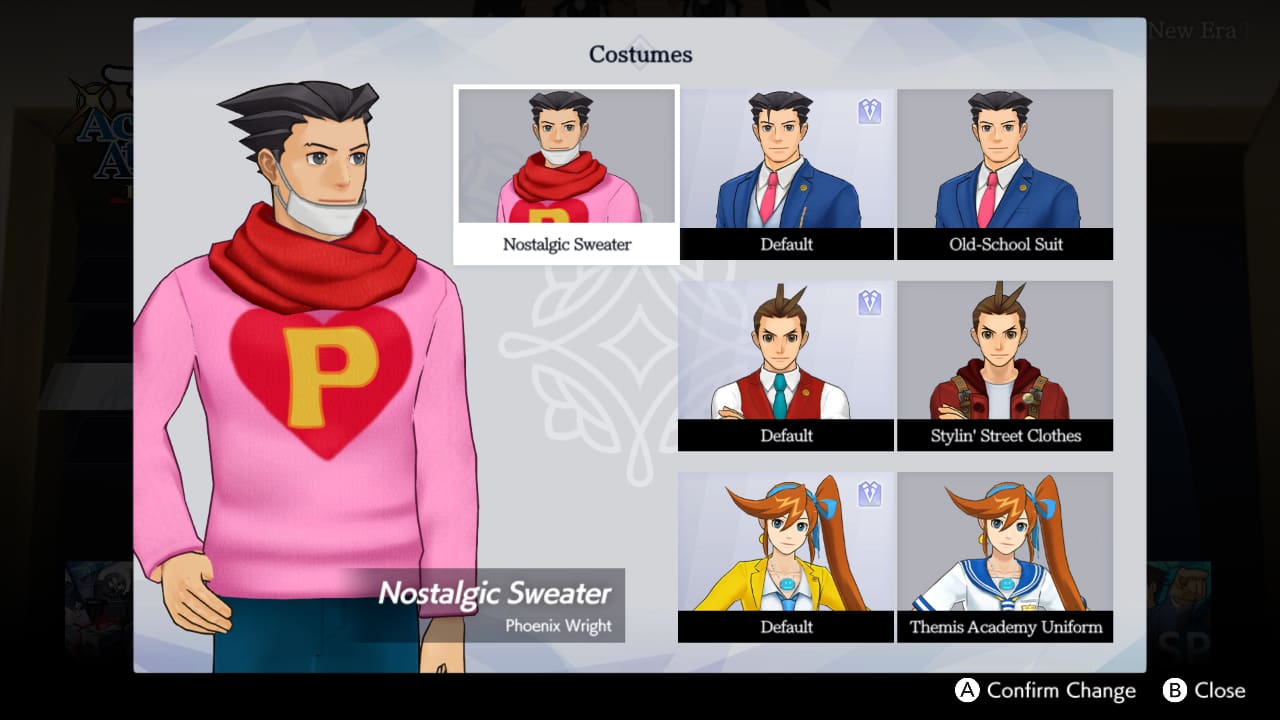
Task: Select Athena's Themis Academy Uniform costume
Action: tap(1005, 540)
